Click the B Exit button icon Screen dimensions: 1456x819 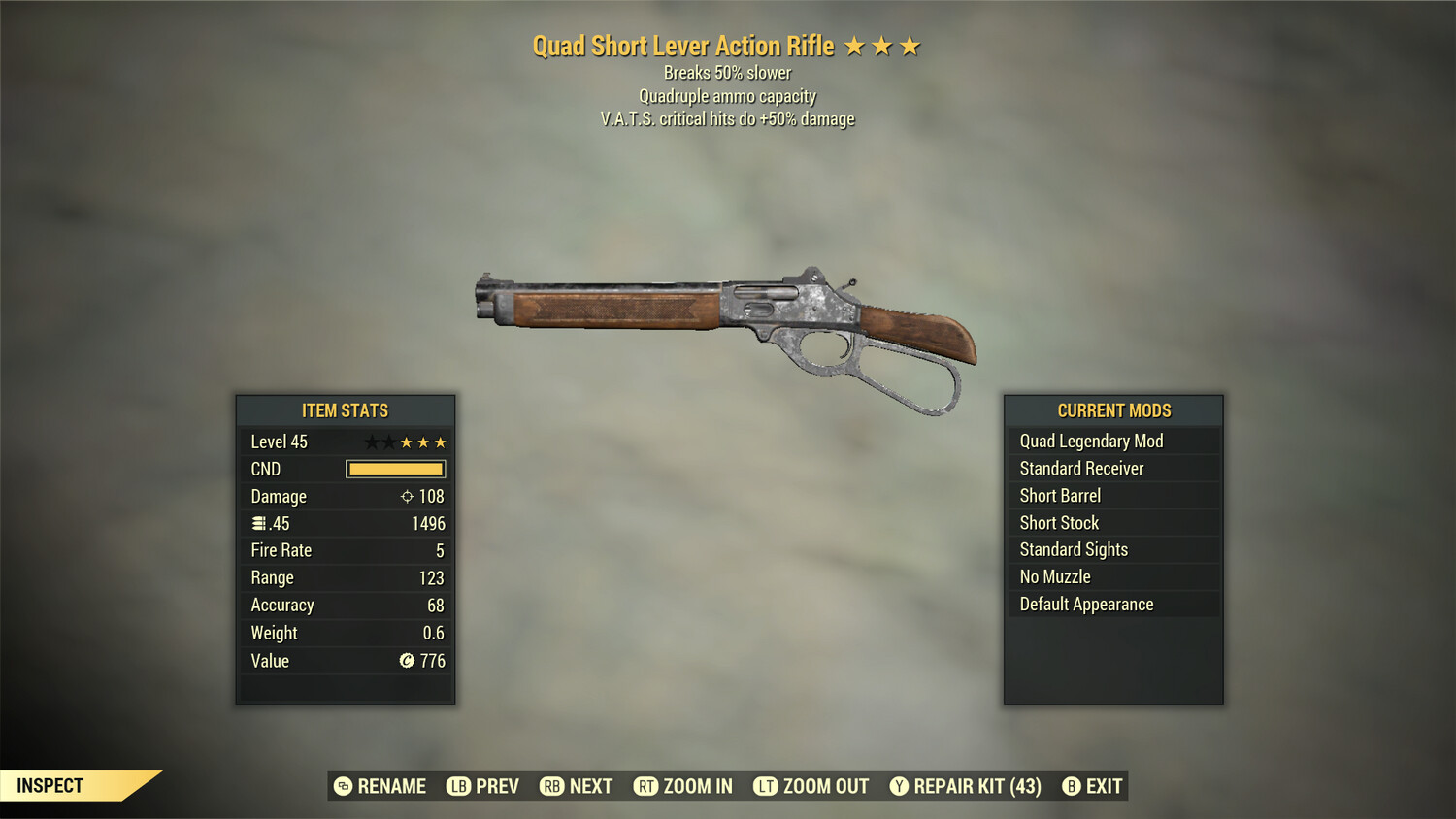click(x=1072, y=786)
